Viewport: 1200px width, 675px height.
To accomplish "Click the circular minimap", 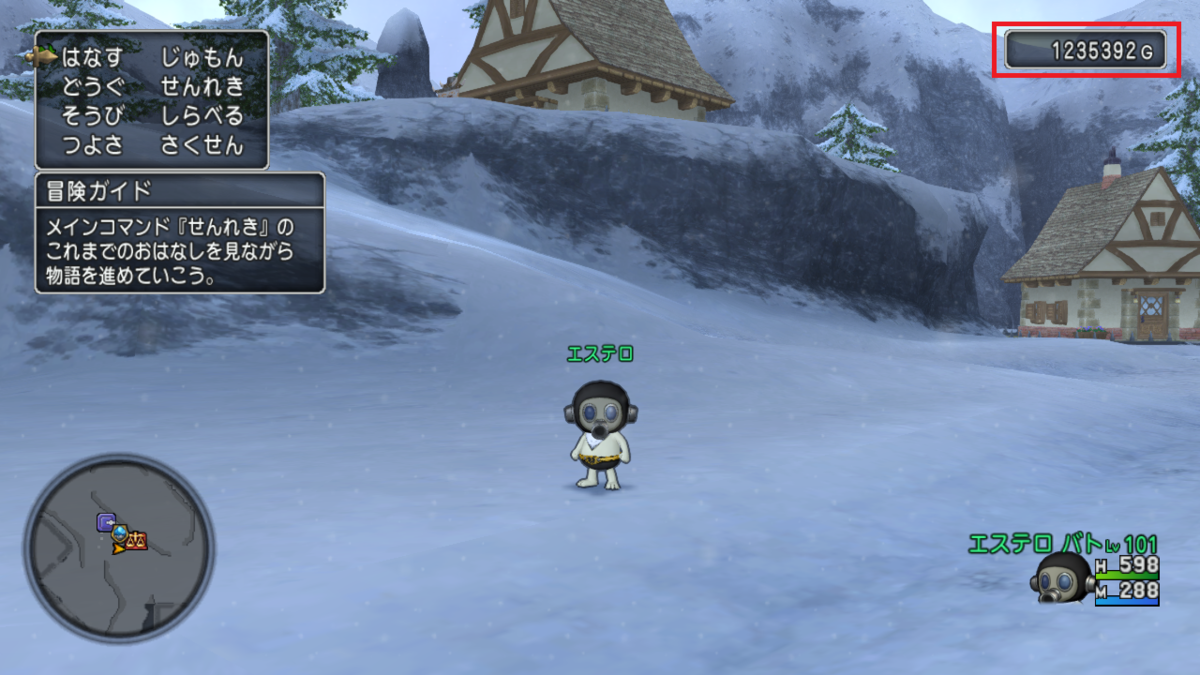I will [119, 548].
